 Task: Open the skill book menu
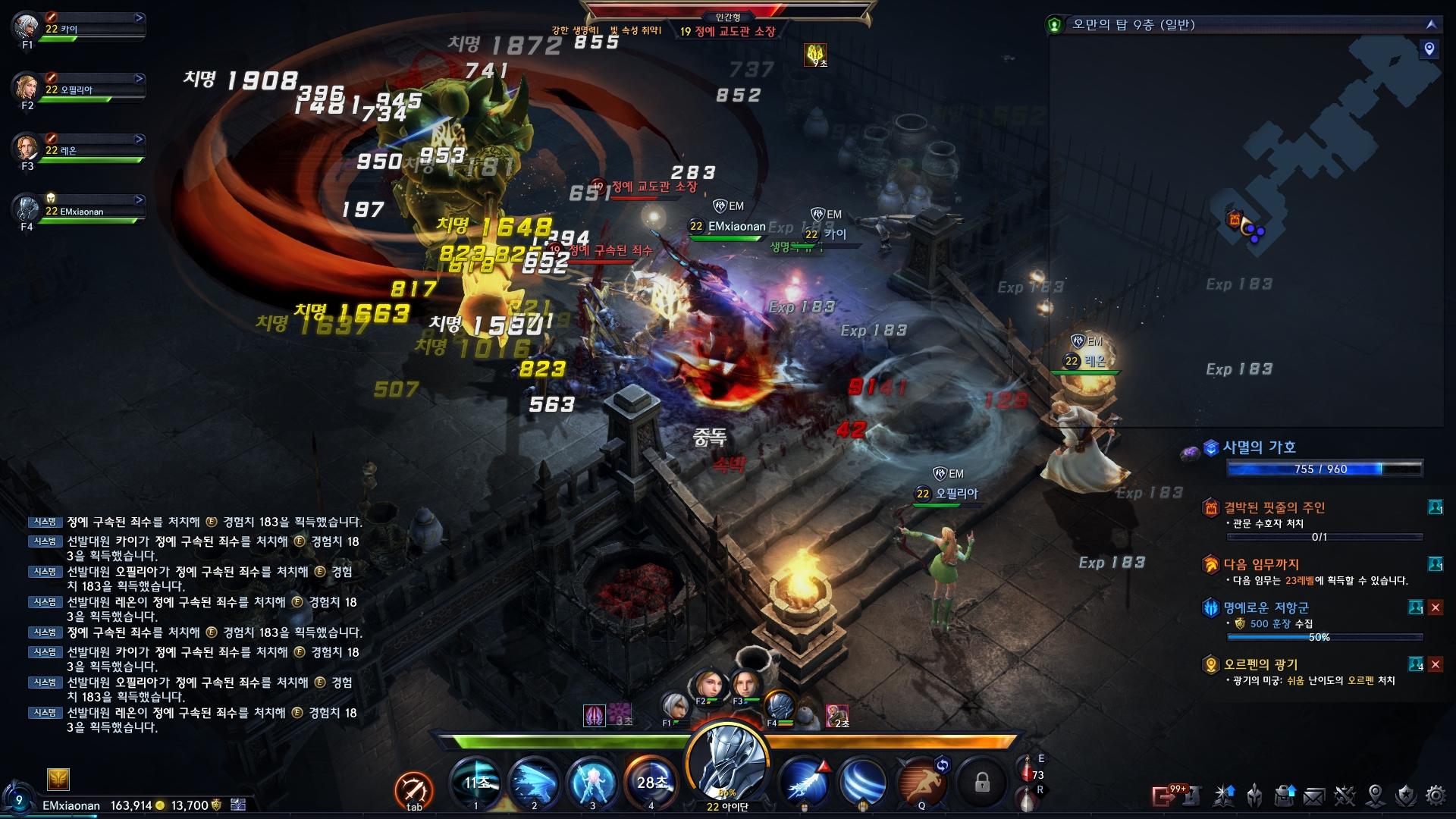click(1224, 795)
